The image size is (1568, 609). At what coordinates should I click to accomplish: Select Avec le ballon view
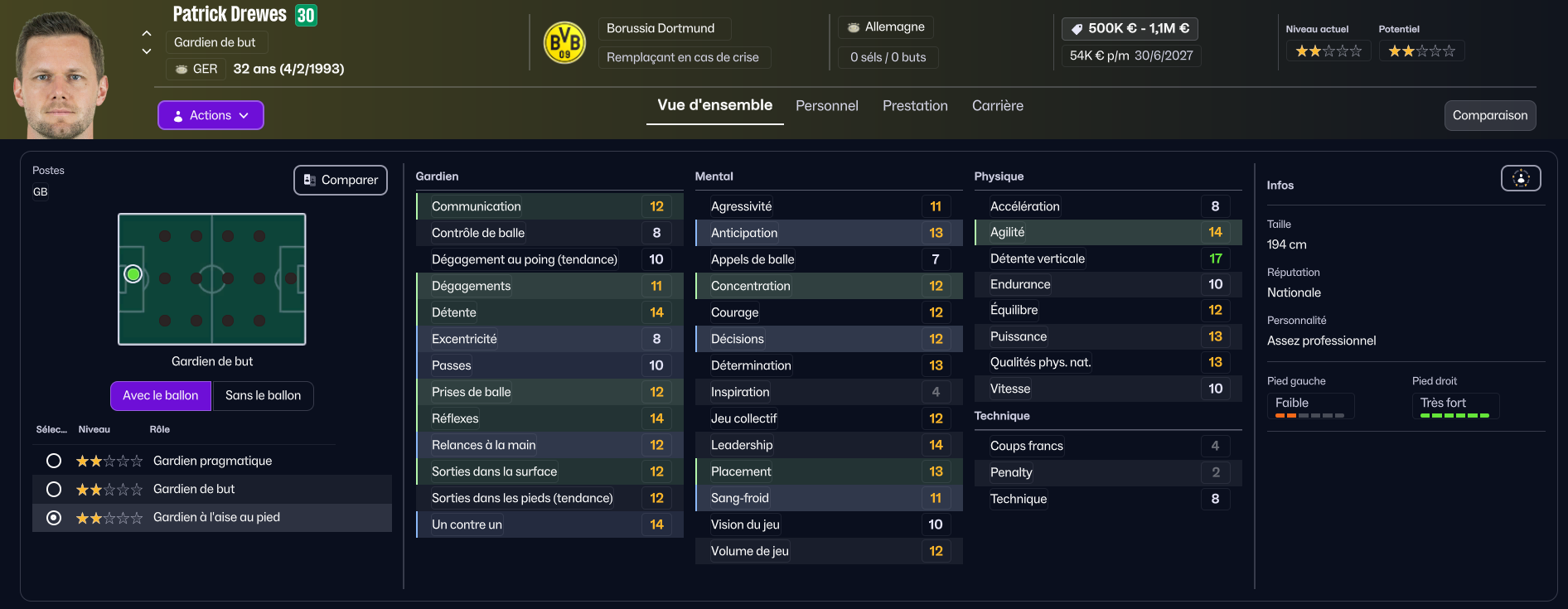161,395
